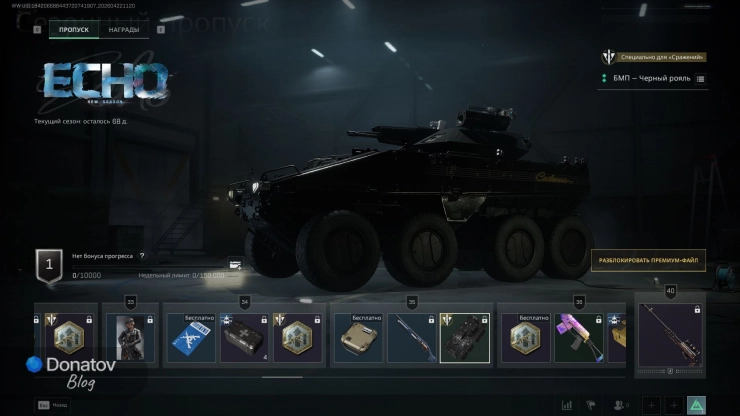The image size is (740, 416).
Task: Open the details list icon beside БМП – Черный рояль
Action: point(700,78)
